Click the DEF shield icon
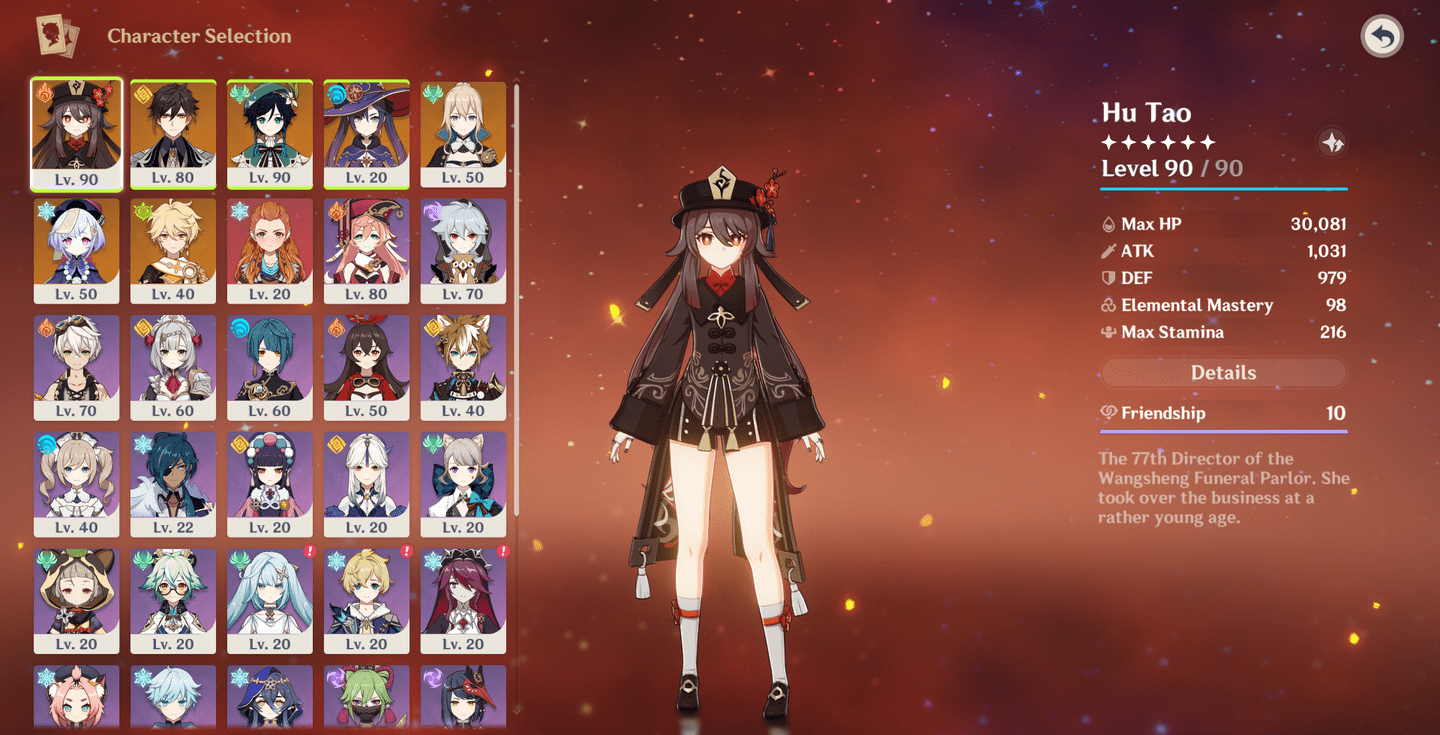This screenshot has height=735, width=1440. (1110, 278)
